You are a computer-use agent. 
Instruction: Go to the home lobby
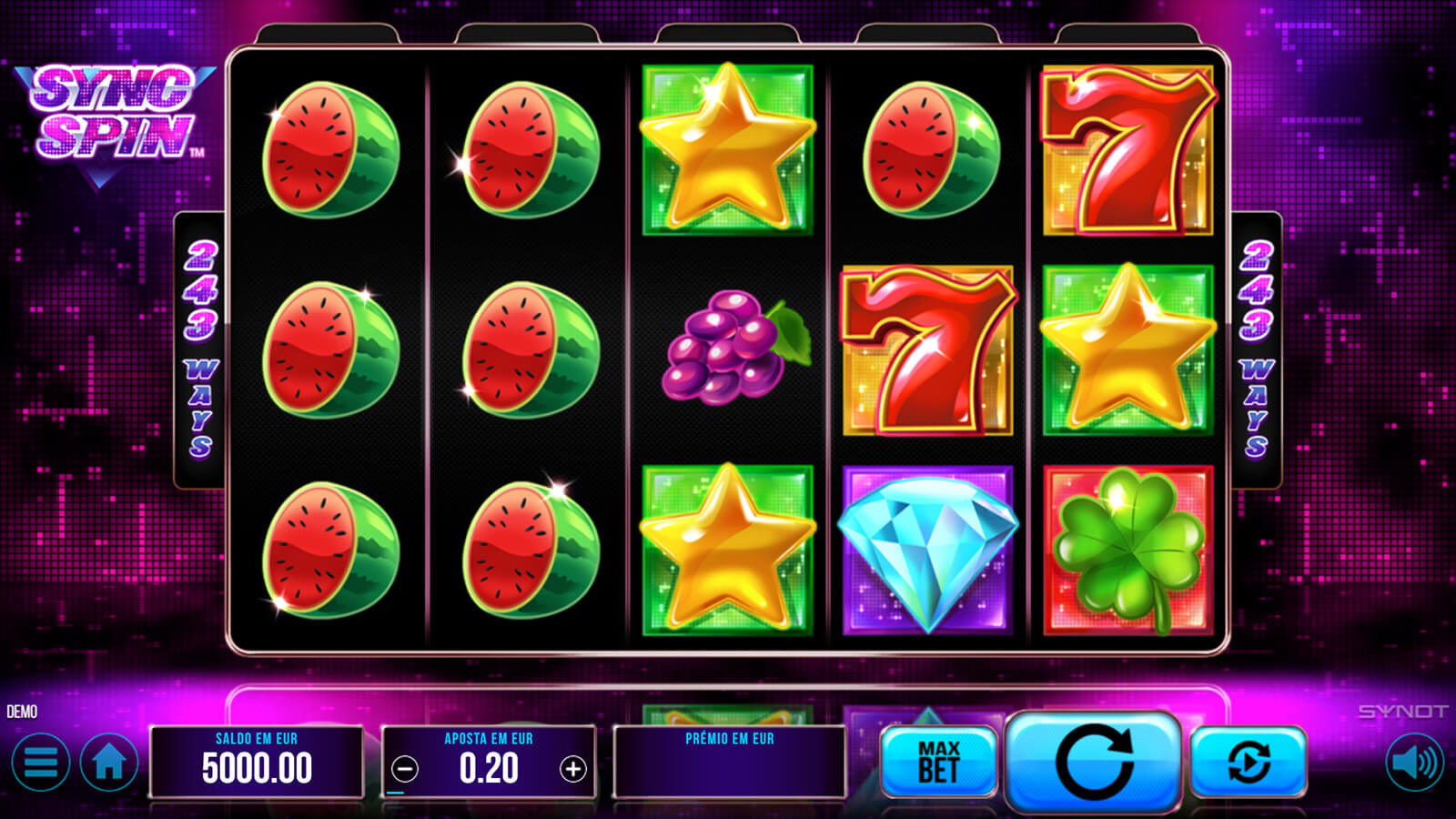tap(109, 763)
